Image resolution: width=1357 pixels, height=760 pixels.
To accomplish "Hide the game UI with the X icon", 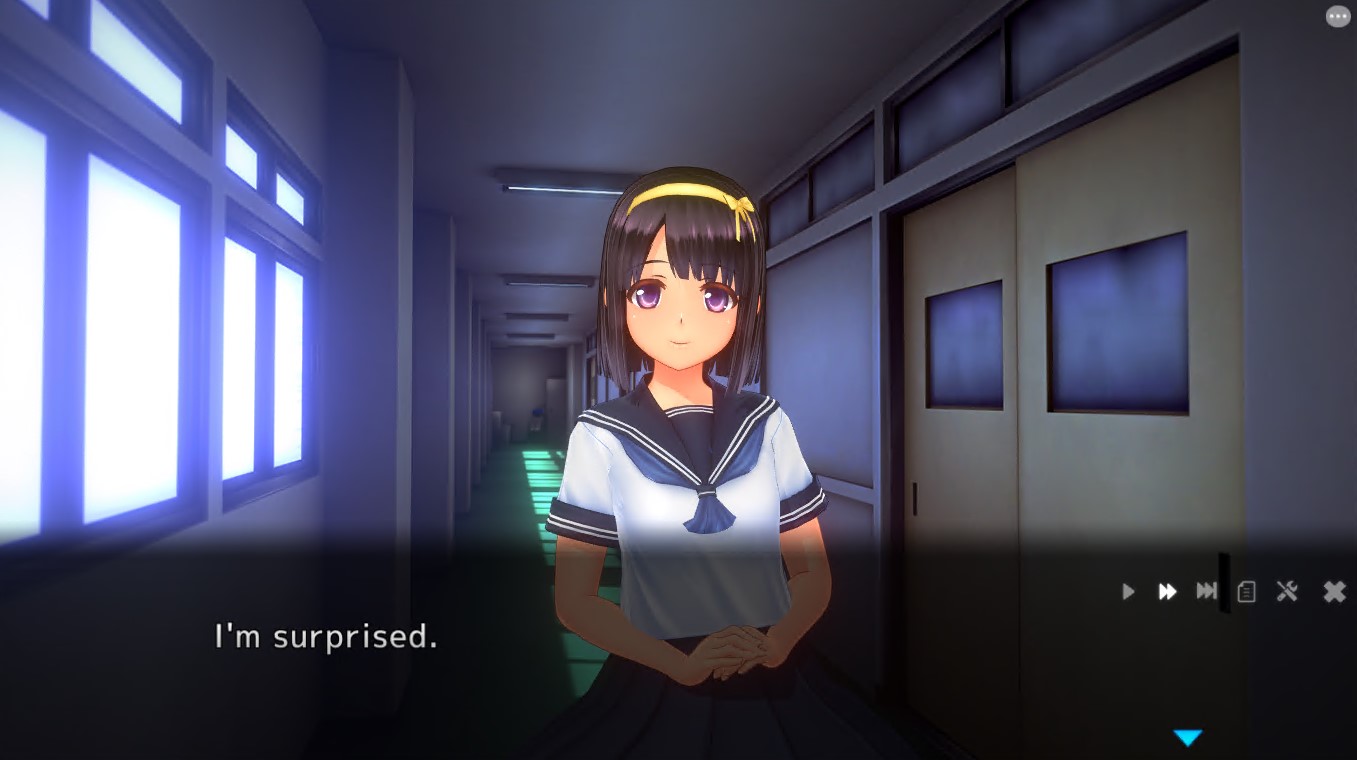I will click(1333, 591).
